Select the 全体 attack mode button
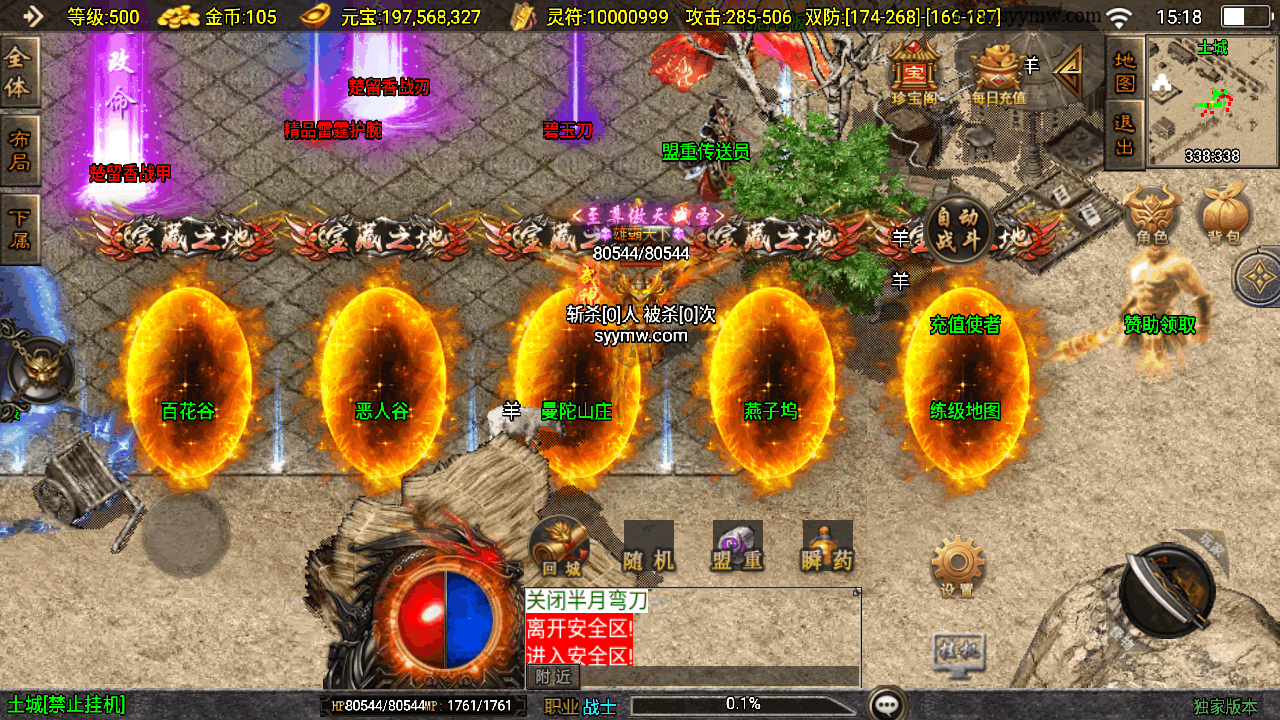 pyautogui.click(x=19, y=73)
